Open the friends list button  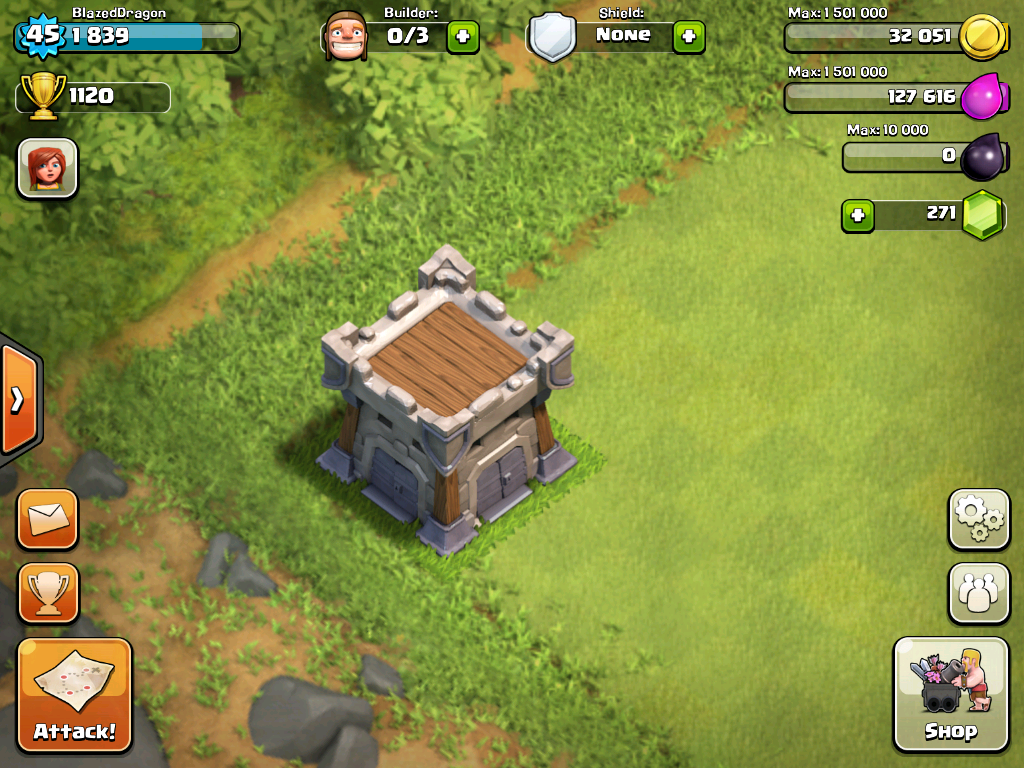point(978,593)
